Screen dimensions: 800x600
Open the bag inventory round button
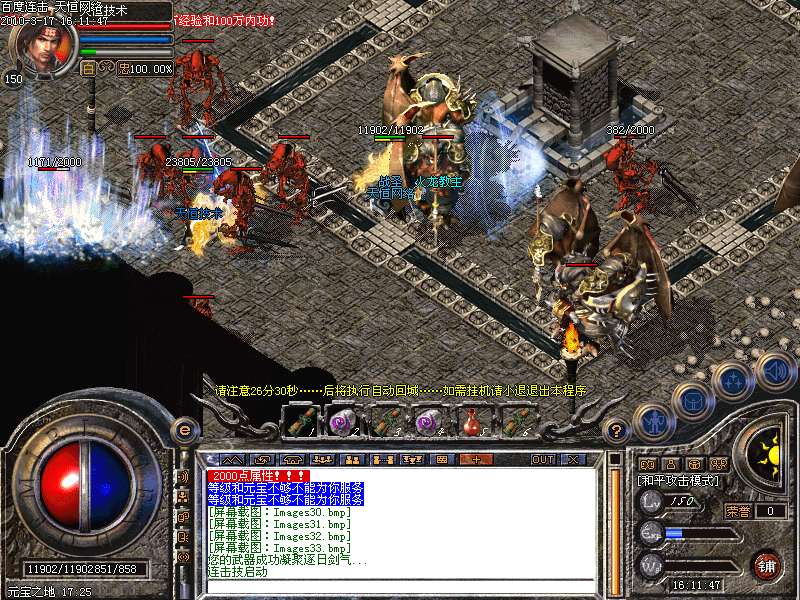692,400
